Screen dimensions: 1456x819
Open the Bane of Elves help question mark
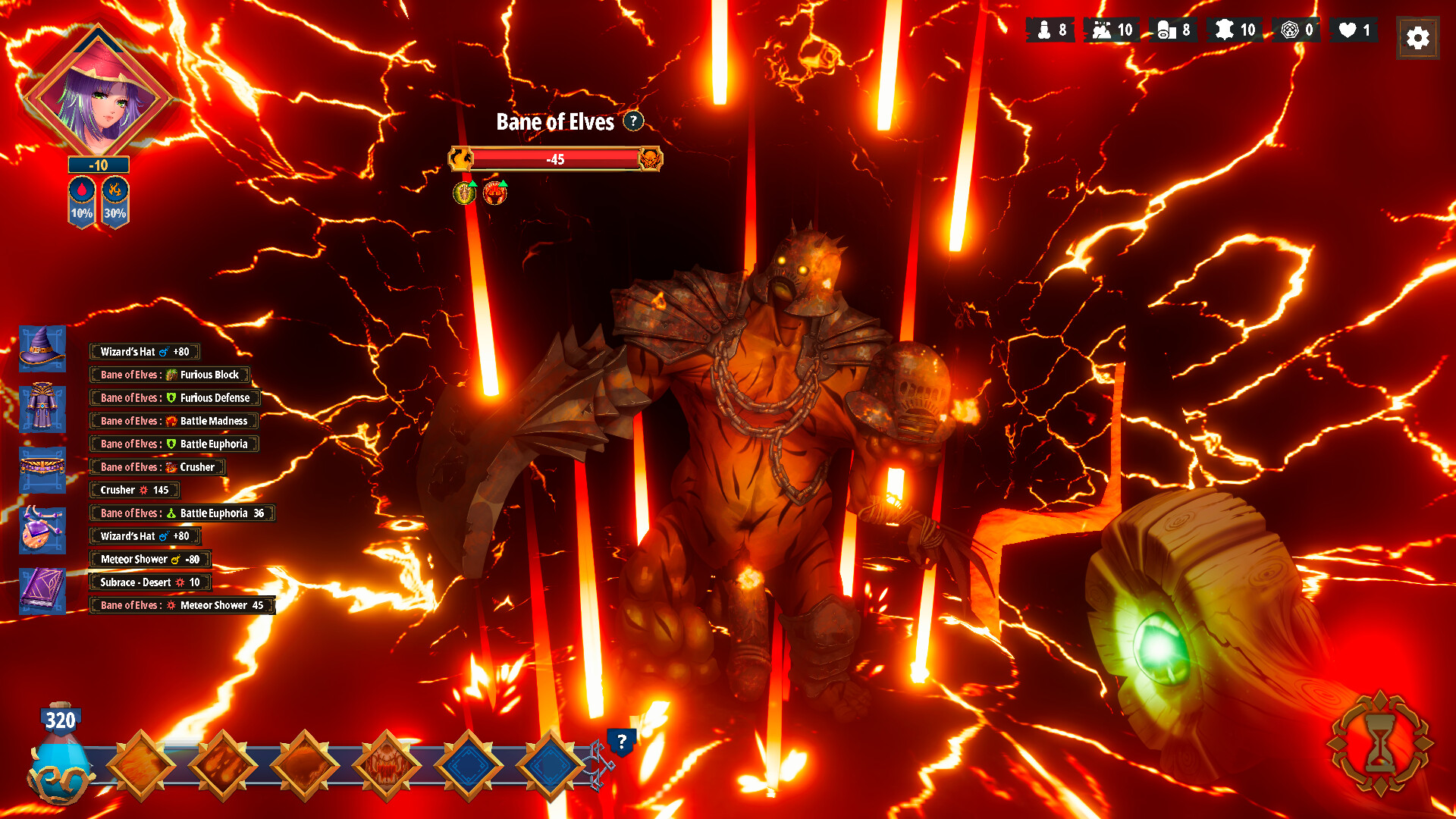(x=632, y=122)
